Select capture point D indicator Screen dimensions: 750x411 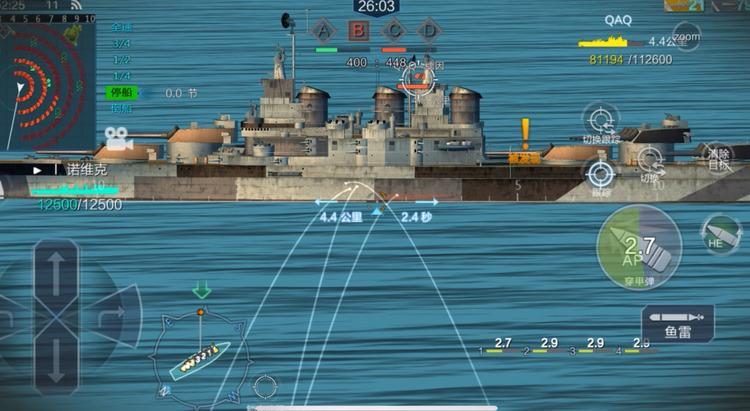click(428, 30)
